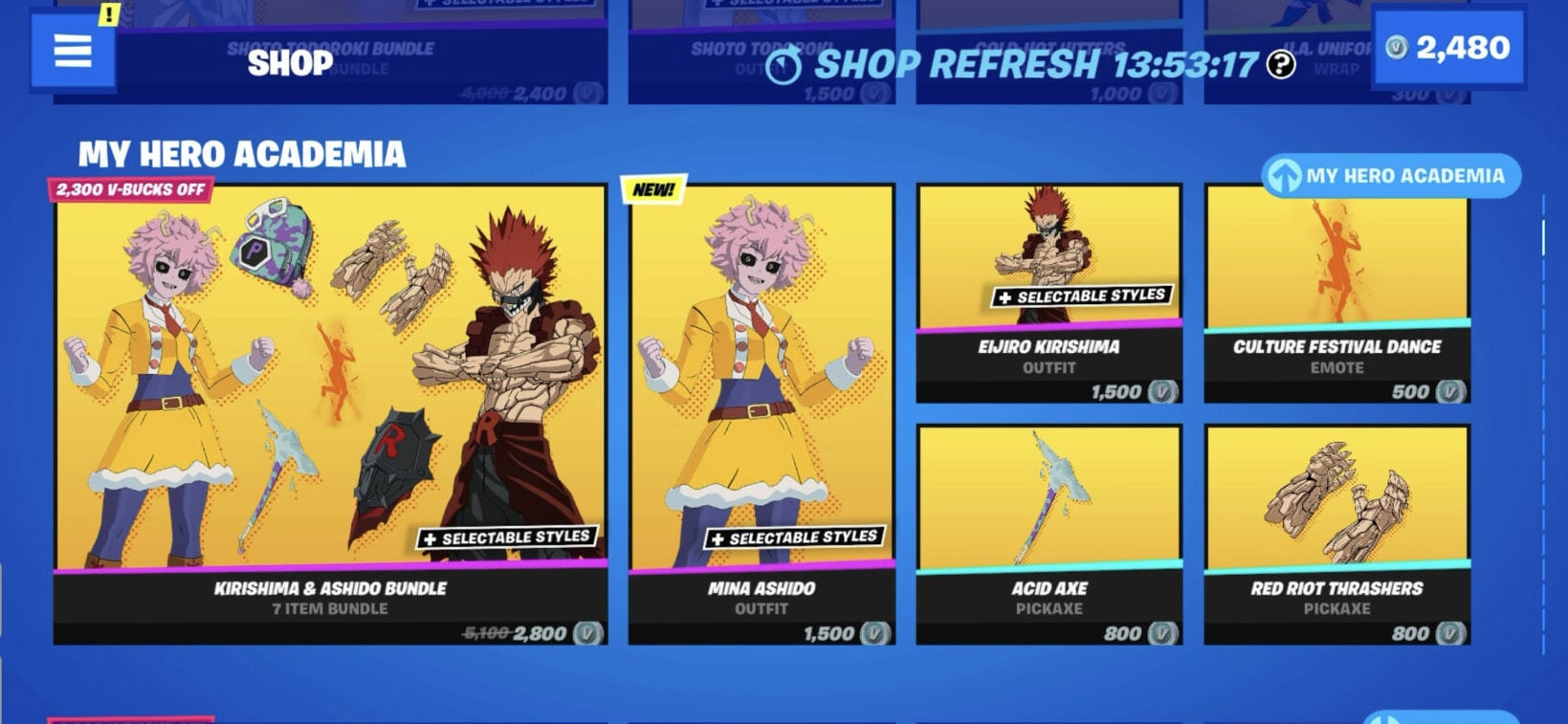This screenshot has height=724, width=1568.
Task: Click the V-Bucks coin on the Acid Axe price
Action: (x=1160, y=633)
